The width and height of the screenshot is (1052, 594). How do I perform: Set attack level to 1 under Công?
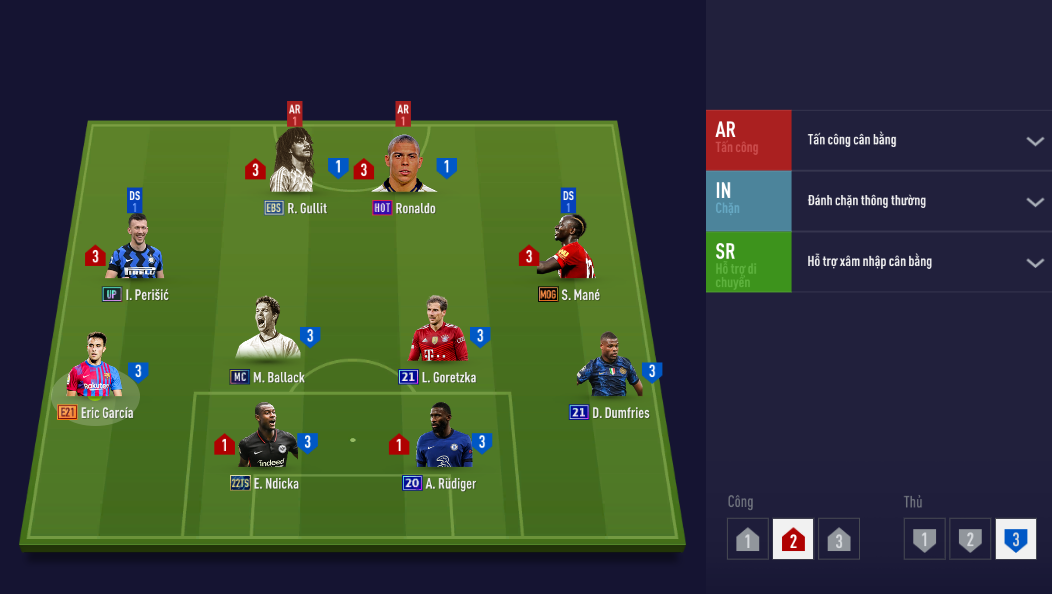point(748,539)
